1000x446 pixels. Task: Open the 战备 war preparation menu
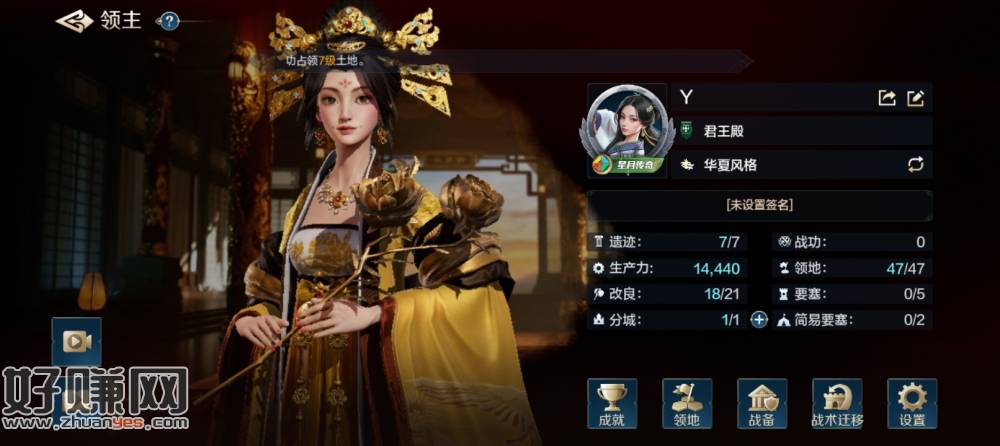[x=762, y=403]
